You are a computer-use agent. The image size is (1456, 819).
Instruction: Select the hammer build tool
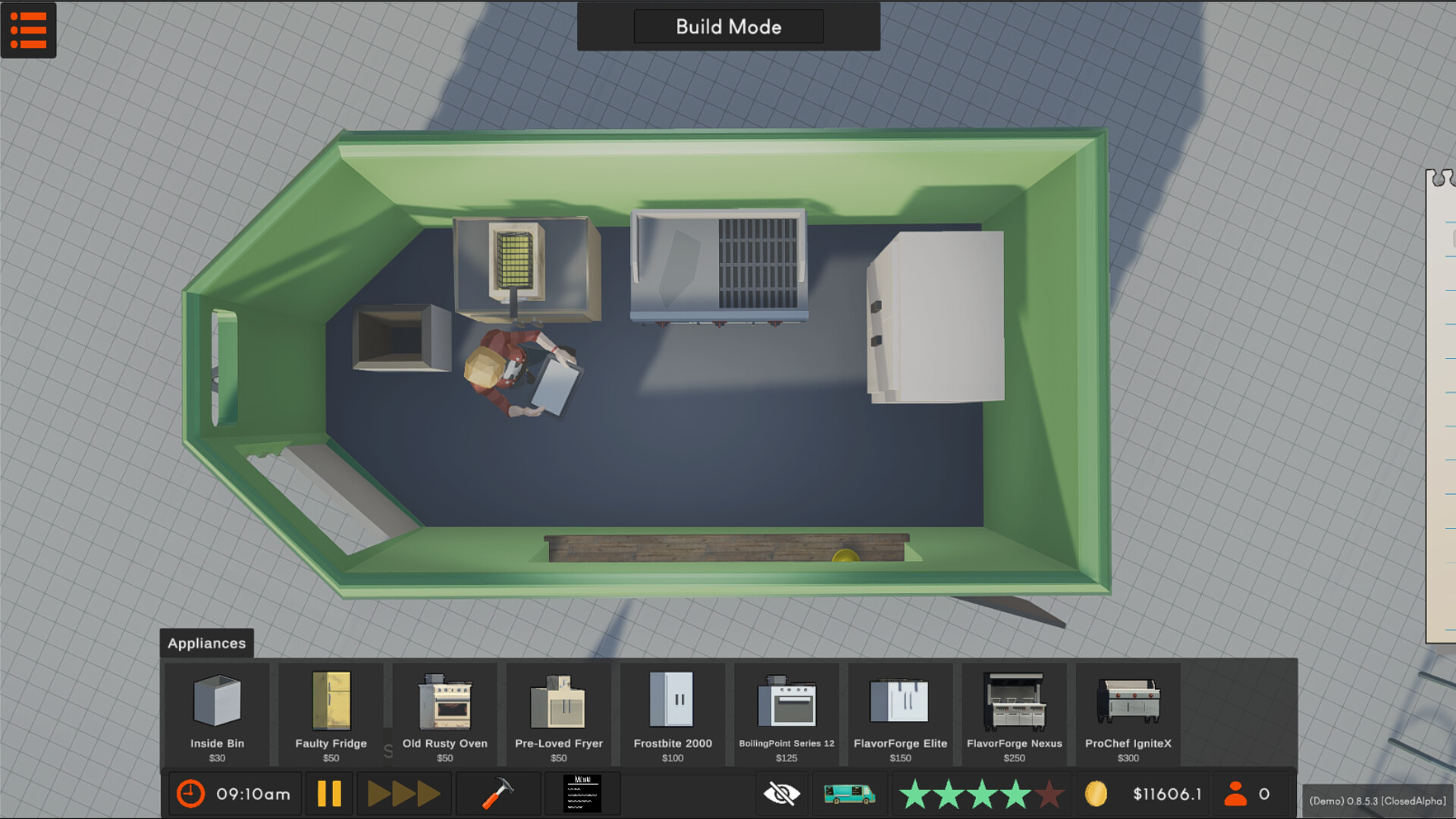[x=497, y=793]
